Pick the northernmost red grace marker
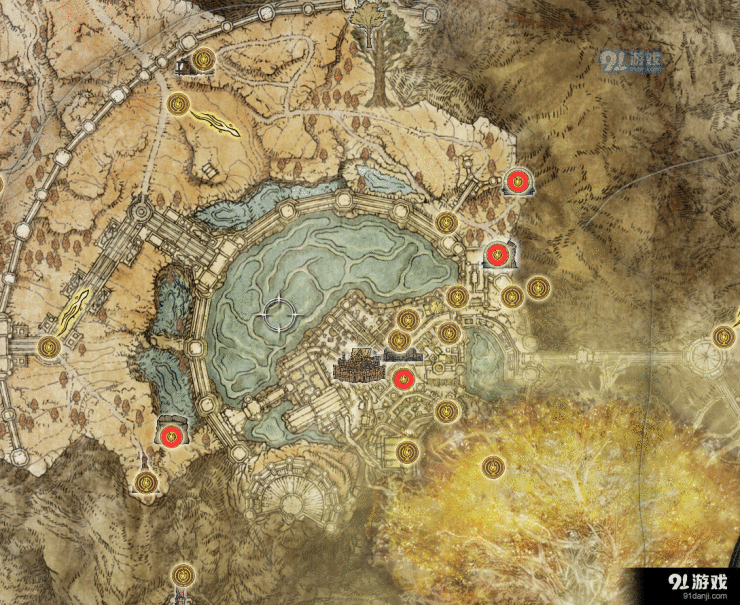Viewport: 740px width, 605px height. tap(518, 181)
